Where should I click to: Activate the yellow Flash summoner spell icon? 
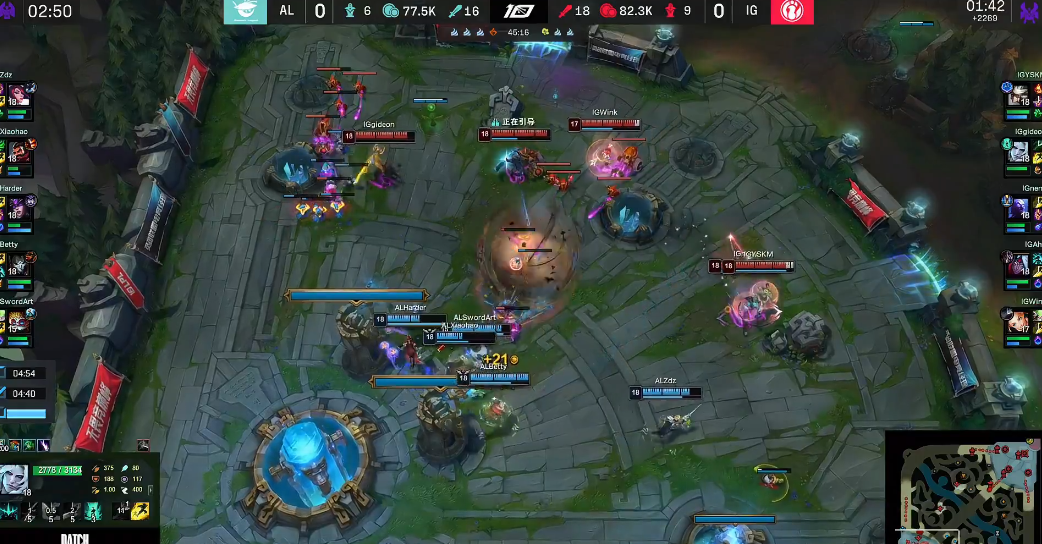tap(140, 512)
